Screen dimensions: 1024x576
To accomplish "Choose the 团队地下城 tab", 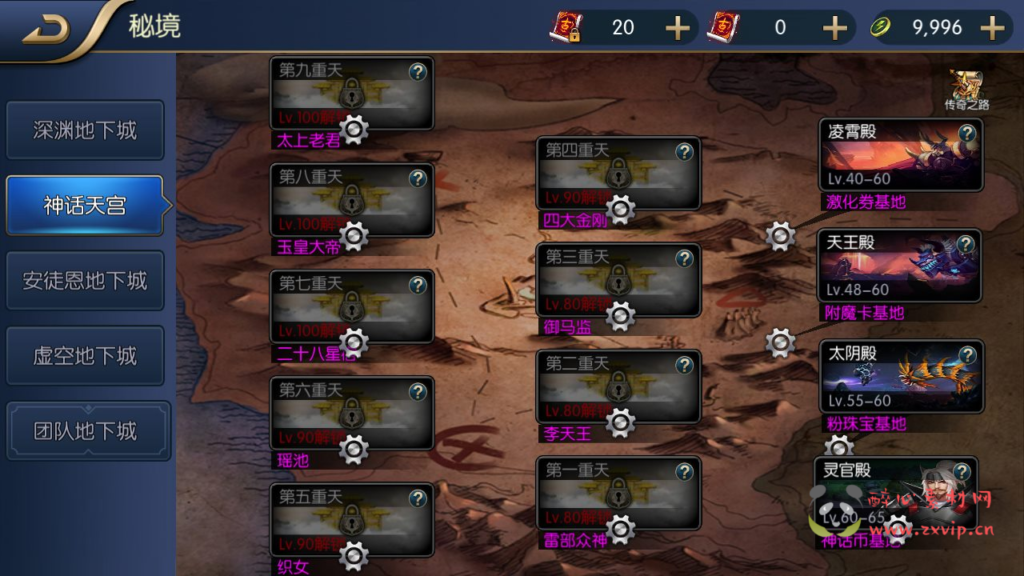I will pos(85,431).
